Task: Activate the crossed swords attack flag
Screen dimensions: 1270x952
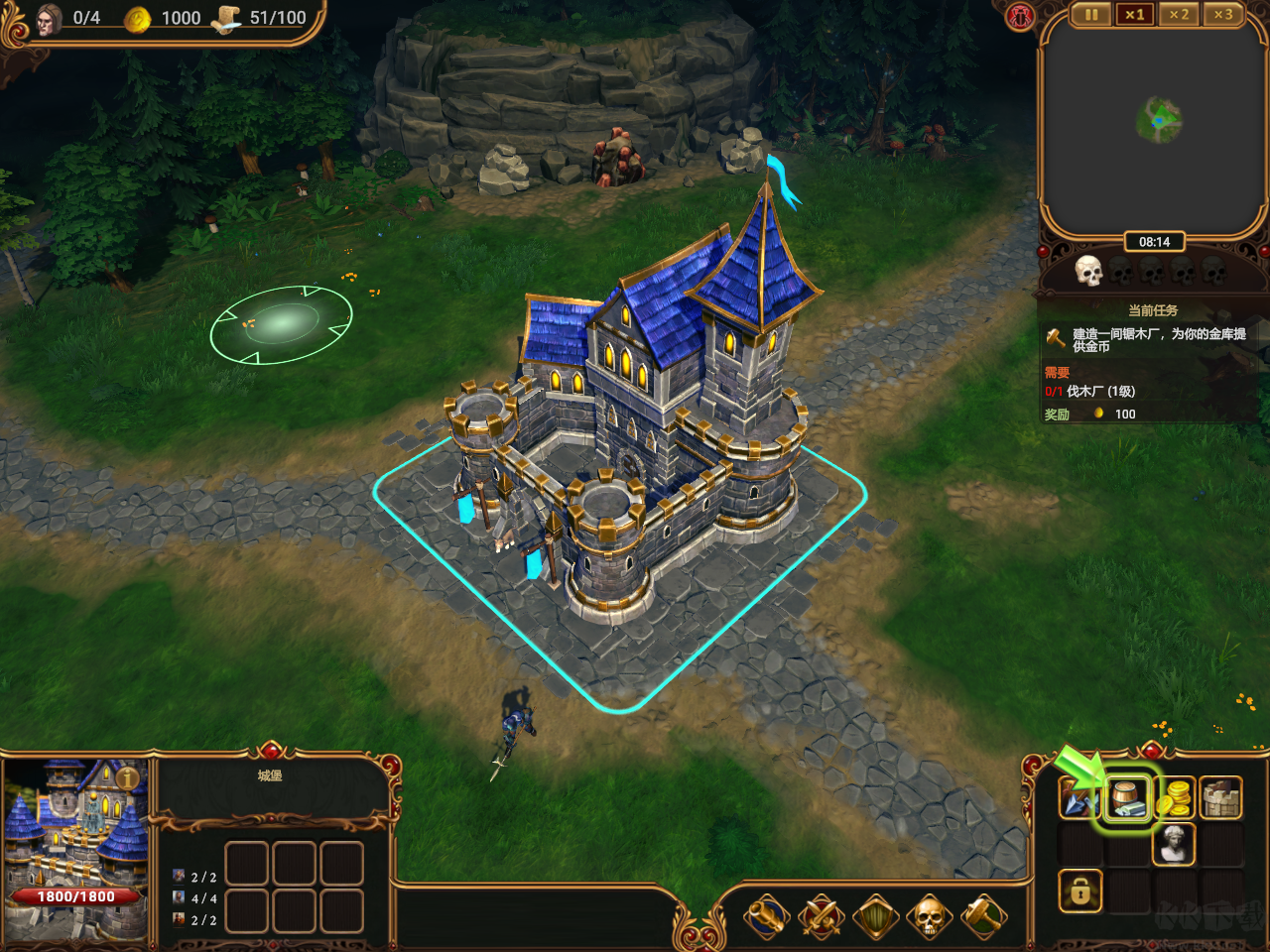Action: coord(822,917)
